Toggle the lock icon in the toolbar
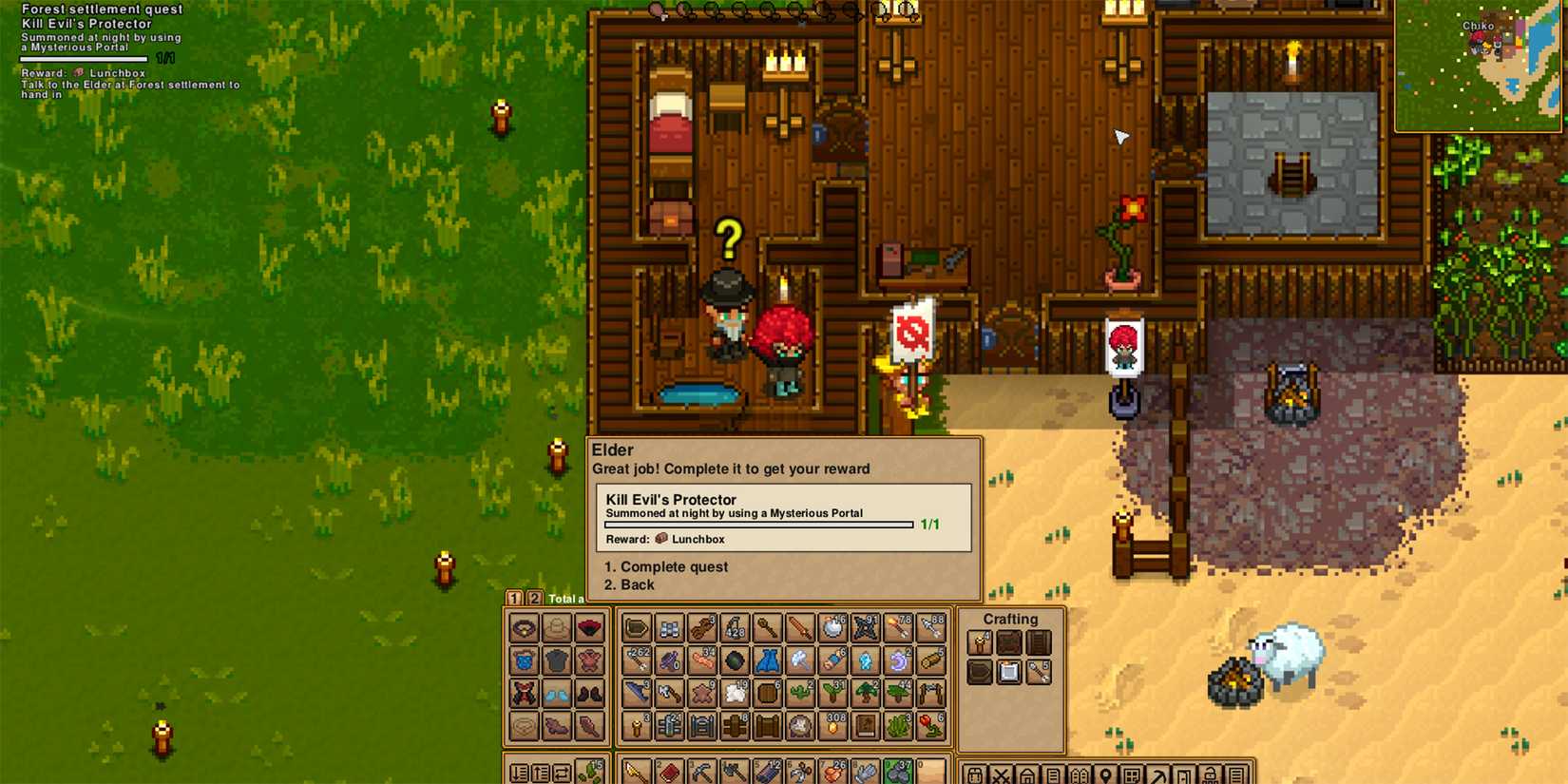 [1207, 772]
